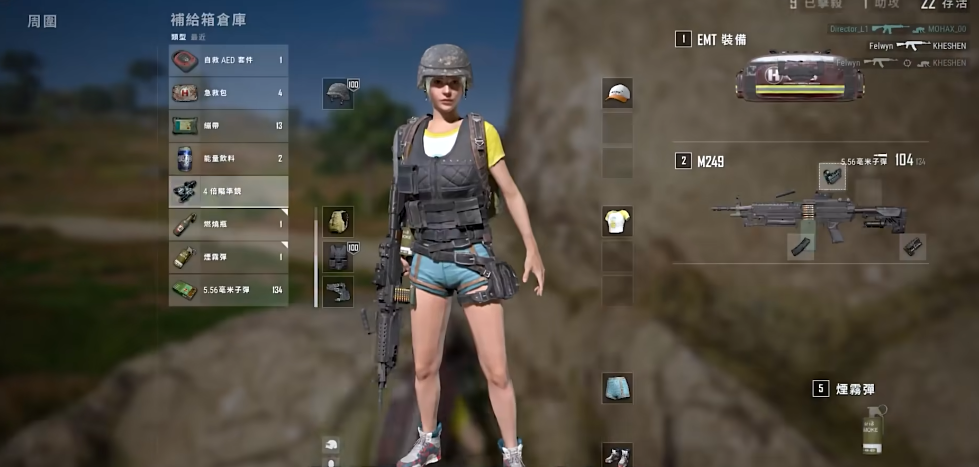The height and width of the screenshot is (467, 979).
Task: Select the yellow-sleeved t-shirt clothing slot
Action: [617, 221]
